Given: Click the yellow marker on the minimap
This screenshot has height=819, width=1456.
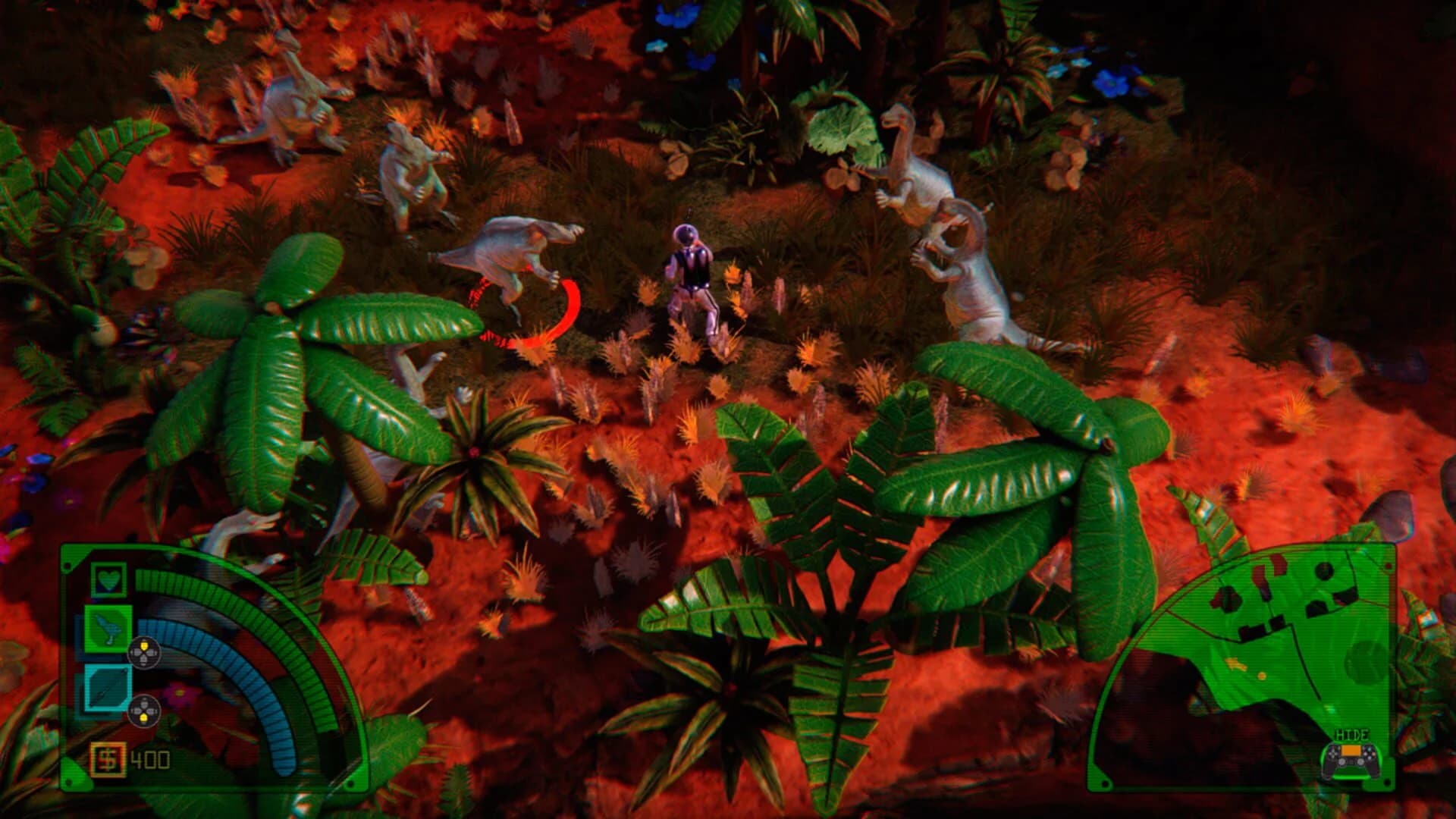Looking at the screenshot, I should click(1237, 663).
